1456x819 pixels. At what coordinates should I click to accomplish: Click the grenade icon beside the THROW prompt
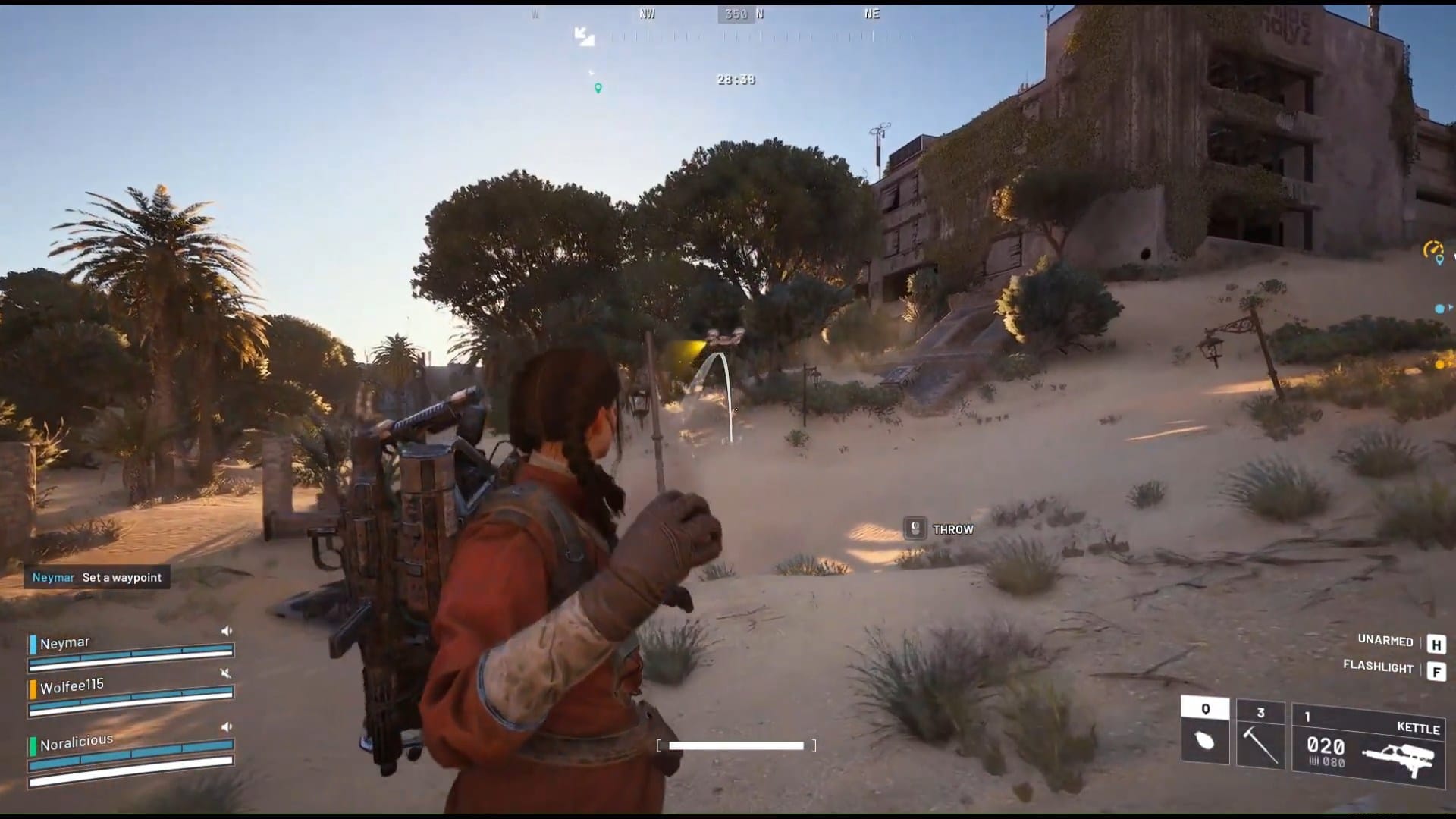[915, 529]
